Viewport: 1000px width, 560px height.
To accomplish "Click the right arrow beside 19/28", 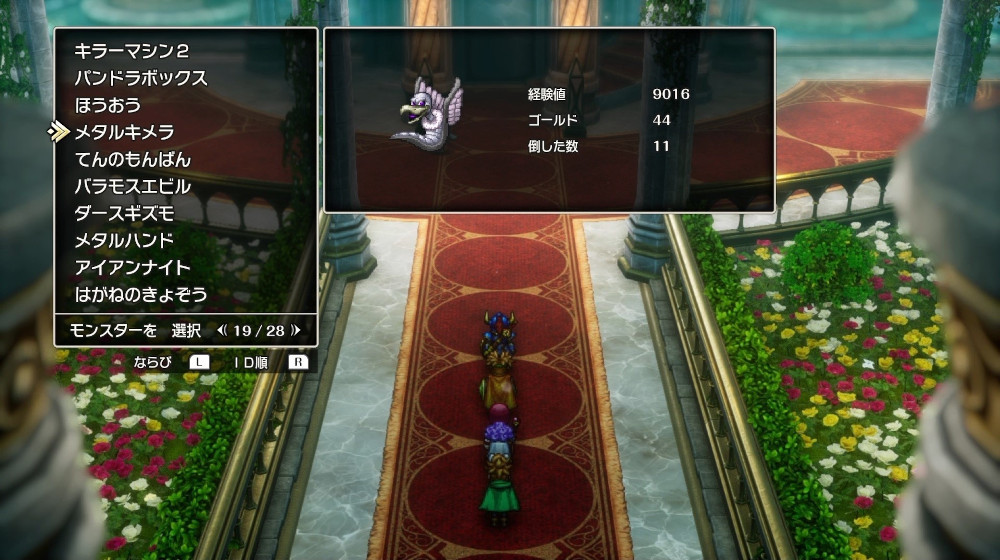I will [x=296, y=329].
